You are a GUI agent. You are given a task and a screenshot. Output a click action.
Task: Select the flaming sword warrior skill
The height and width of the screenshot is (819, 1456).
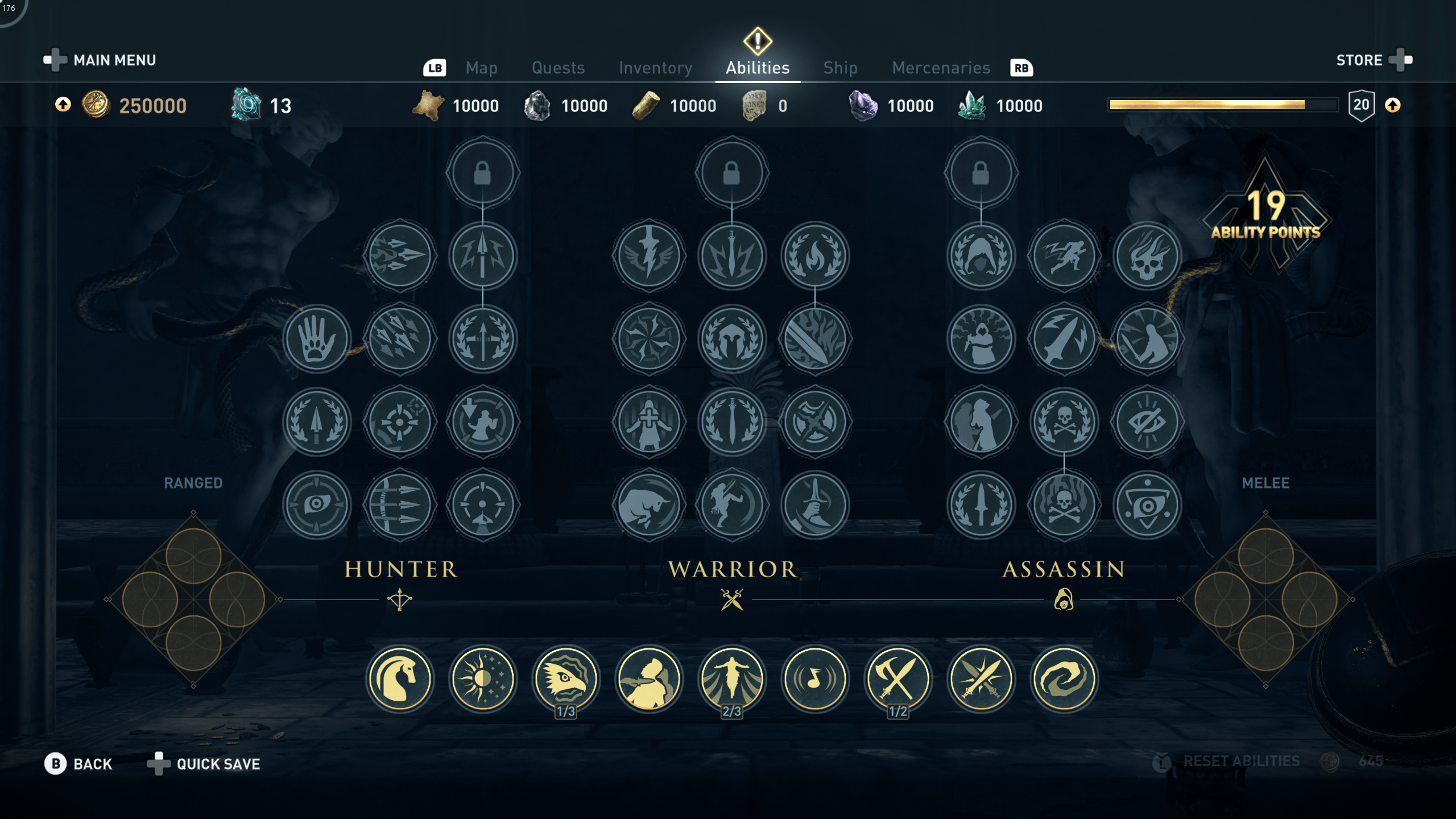click(816, 338)
